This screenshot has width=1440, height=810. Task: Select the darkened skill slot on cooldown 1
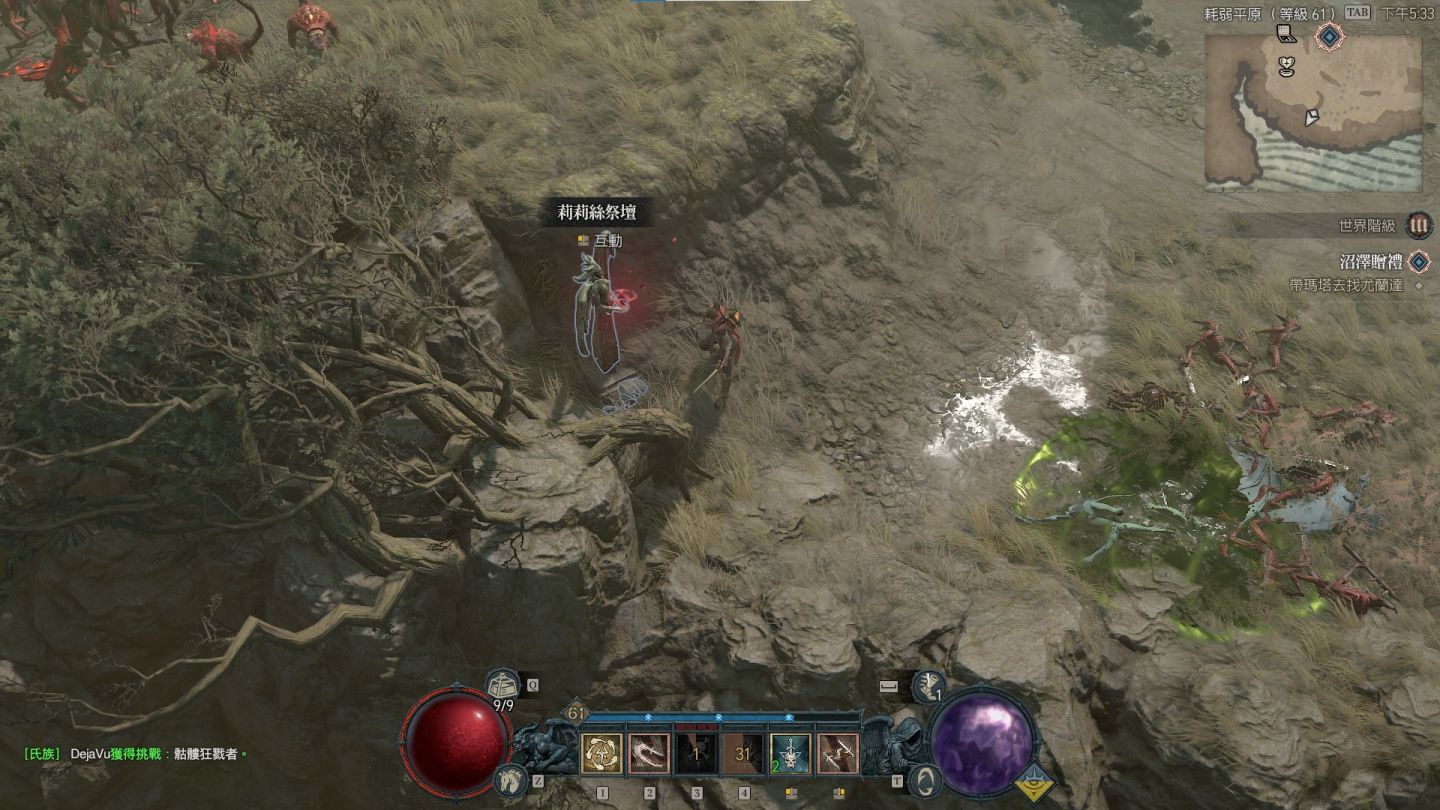[x=696, y=754]
